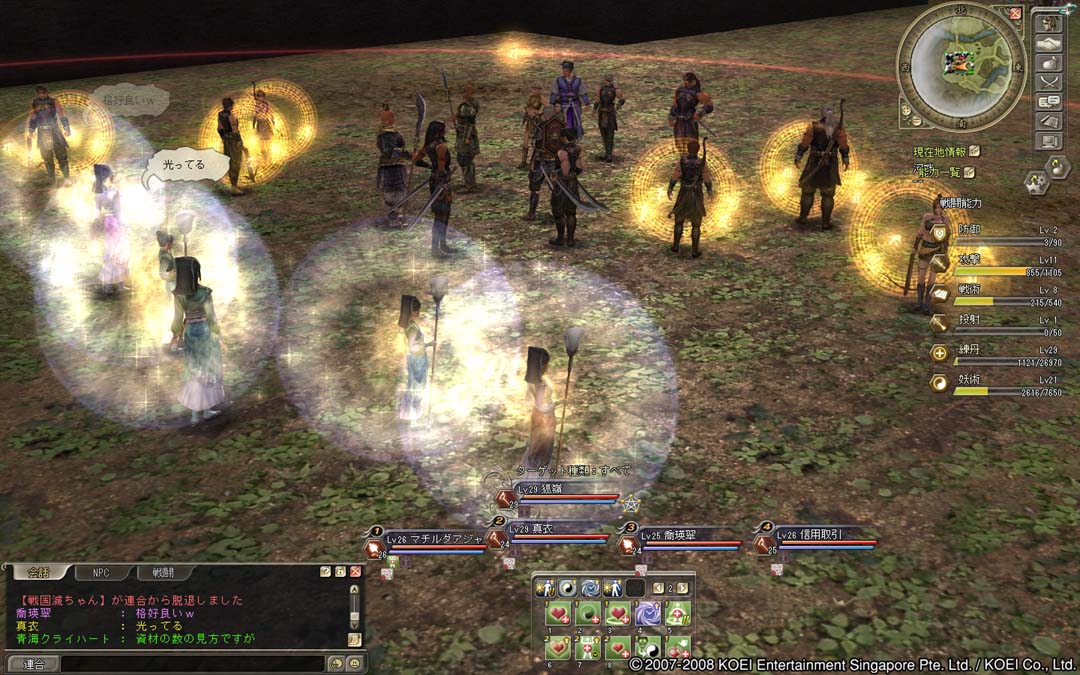The width and height of the screenshot is (1080, 675).
Task: Toggle the chat window lock icon
Action: [x=340, y=571]
